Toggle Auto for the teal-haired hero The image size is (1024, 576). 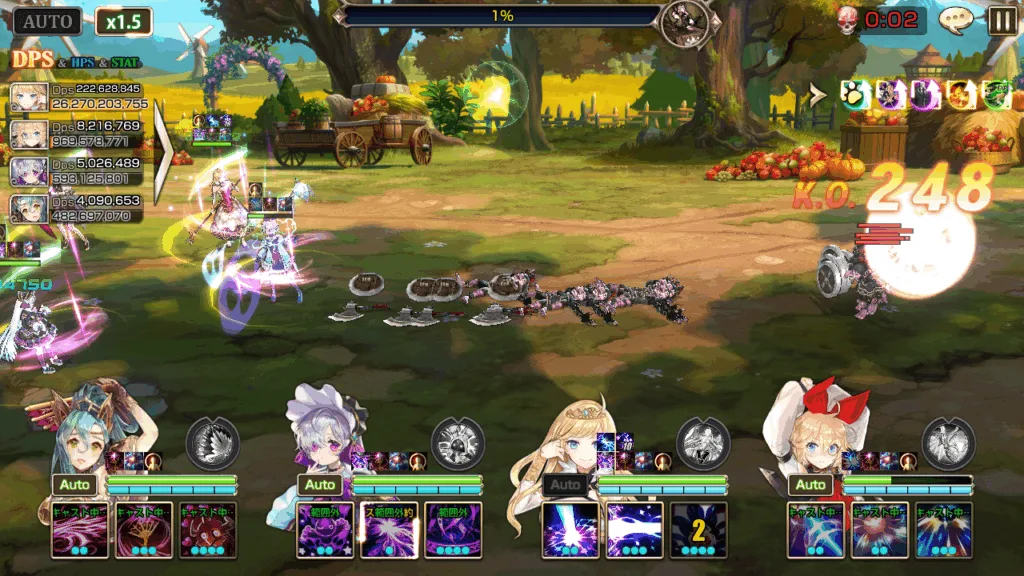click(75, 485)
